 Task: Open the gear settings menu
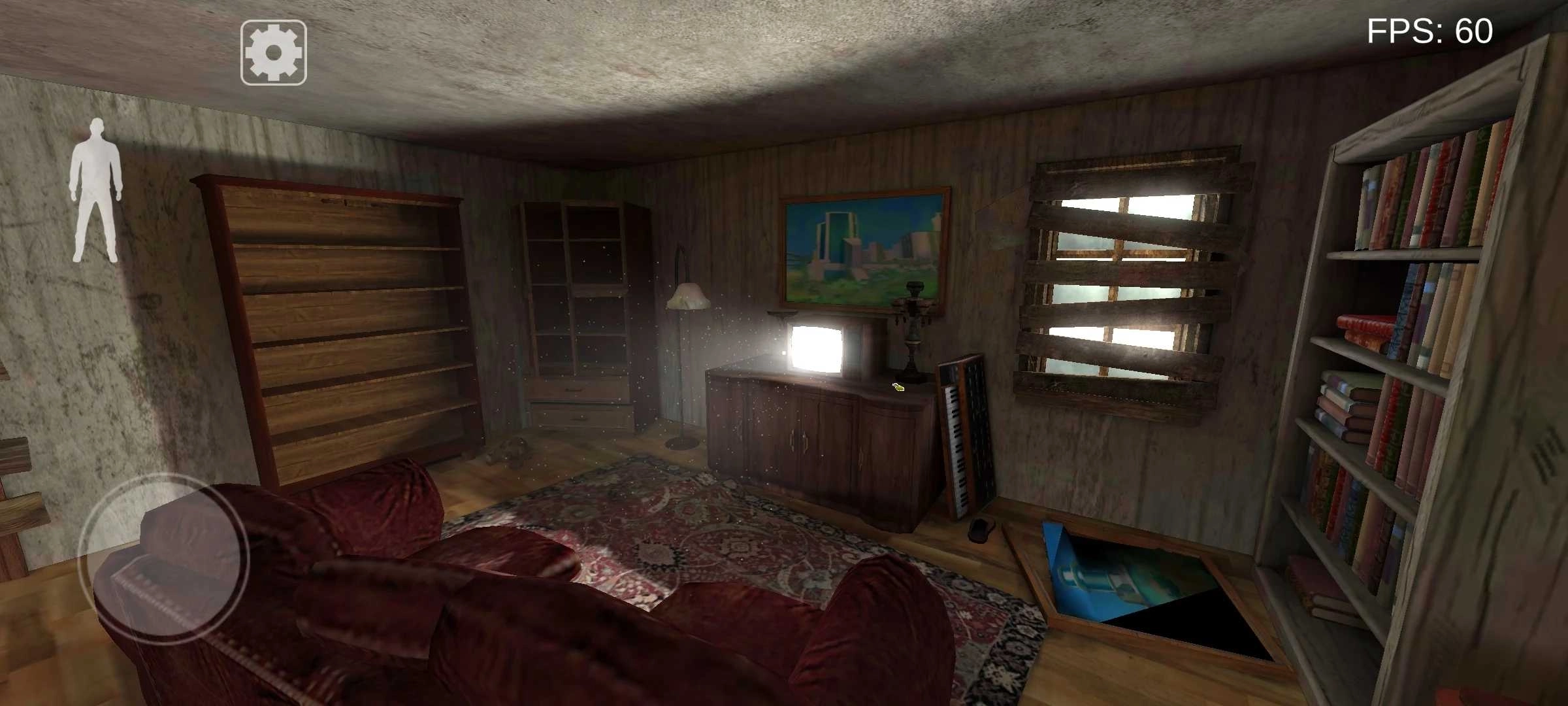274,53
